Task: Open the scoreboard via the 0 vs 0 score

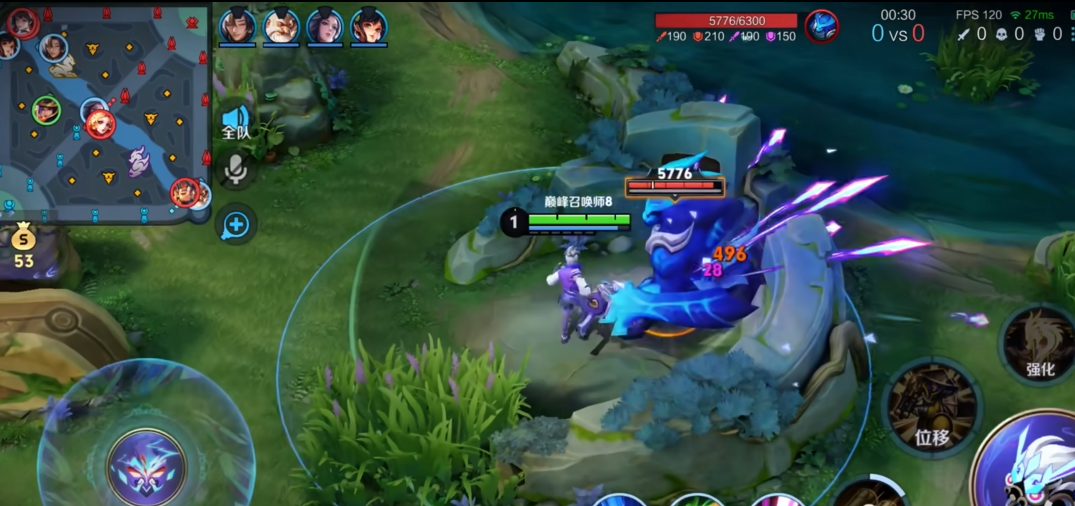Action: (897, 34)
